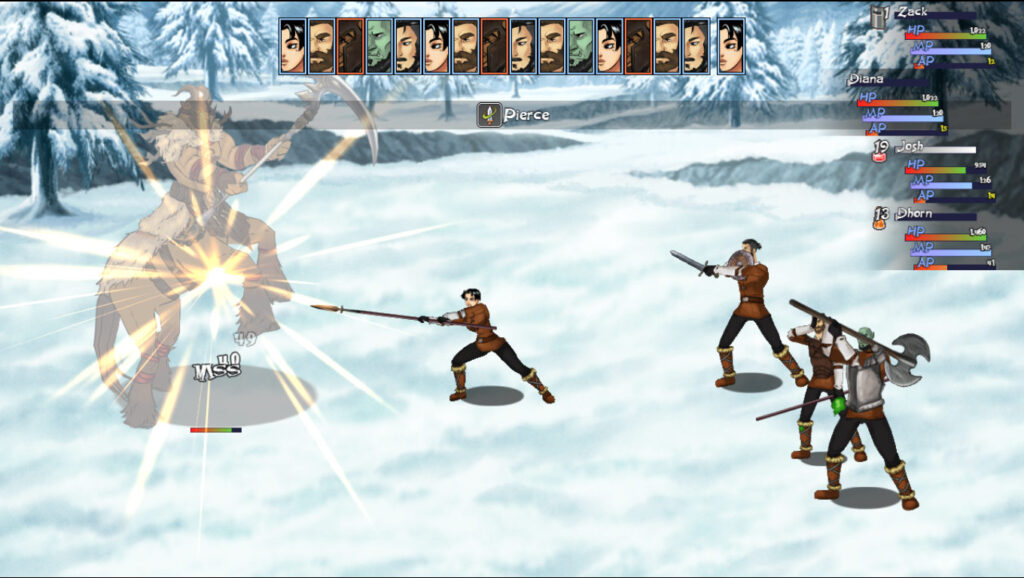Select Dhorn's name in the party list
This screenshot has height=578, width=1024.
tap(912, 213)
